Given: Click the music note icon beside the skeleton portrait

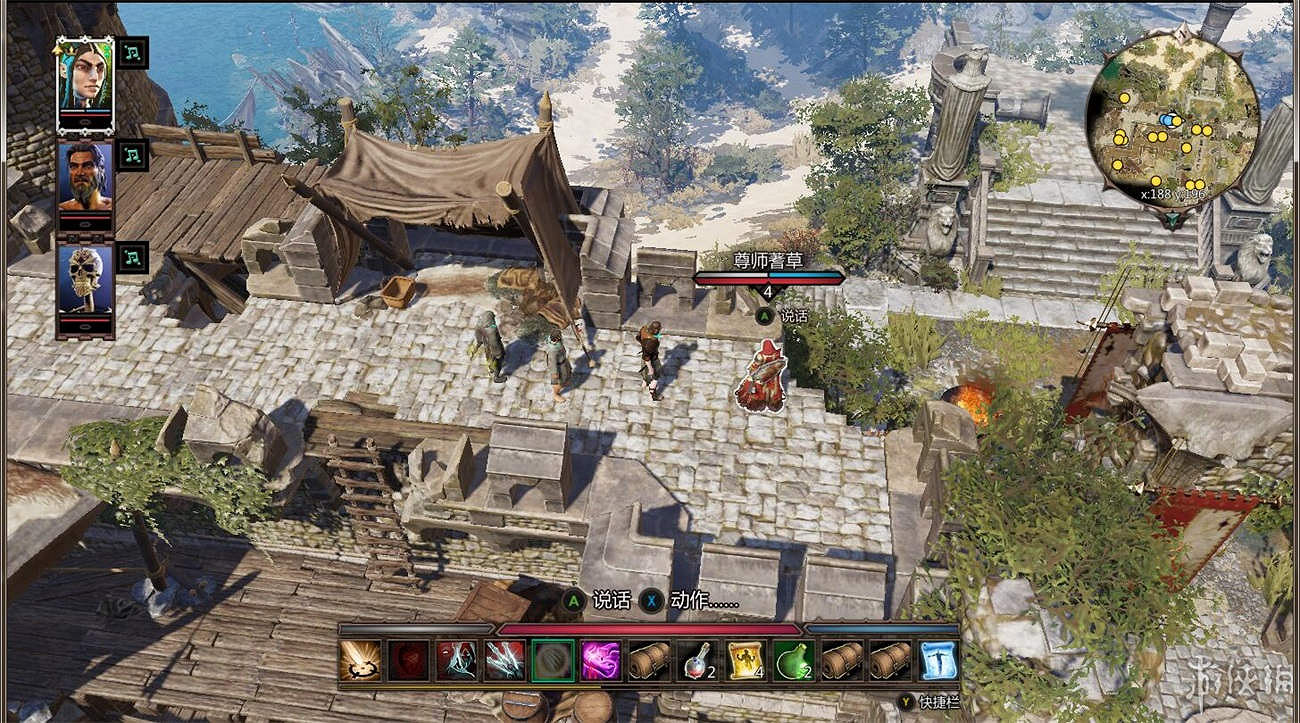Looking at the screenshot, I should pos(132,256).
